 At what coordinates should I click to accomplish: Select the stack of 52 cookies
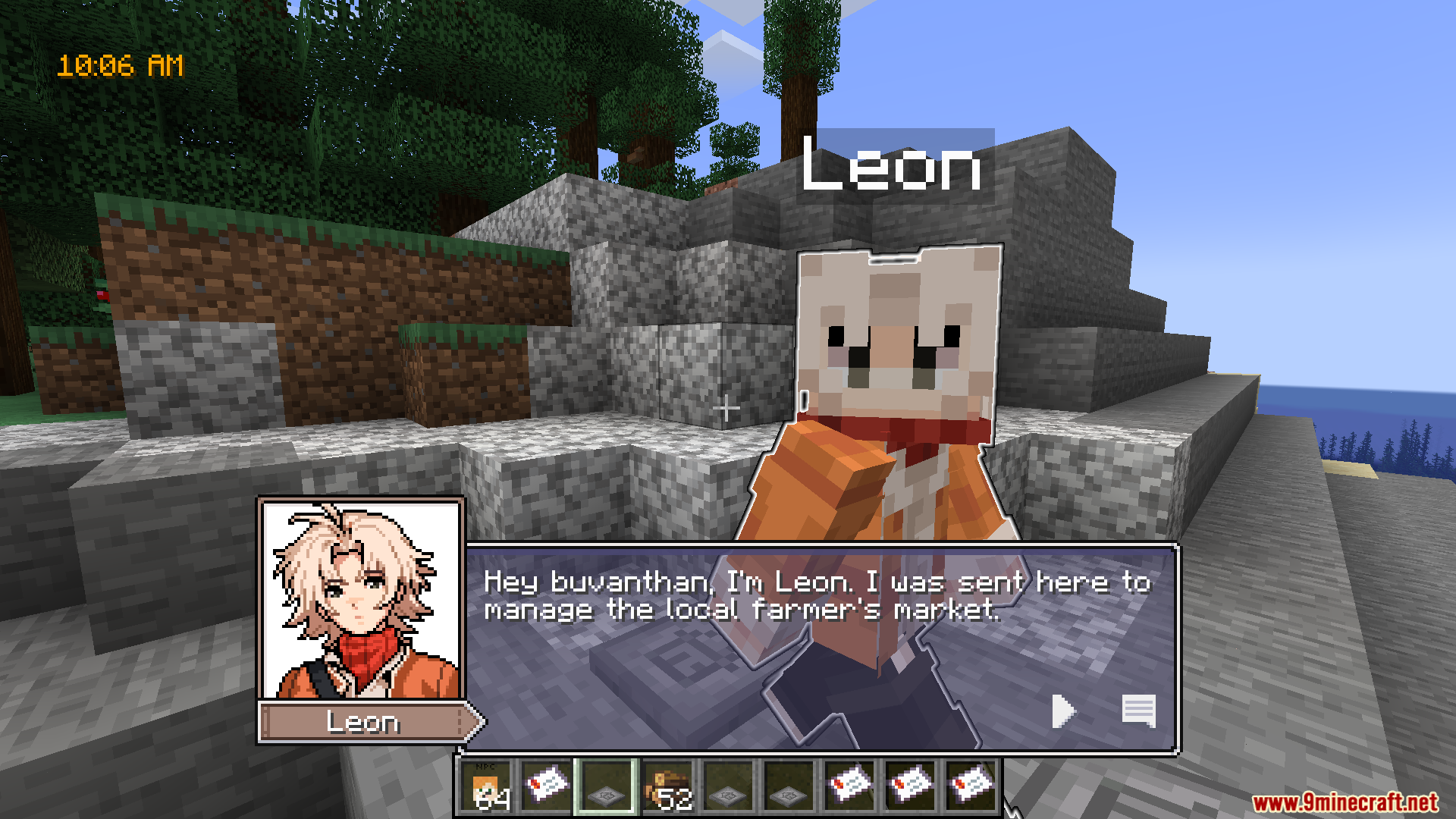(668, 787)
